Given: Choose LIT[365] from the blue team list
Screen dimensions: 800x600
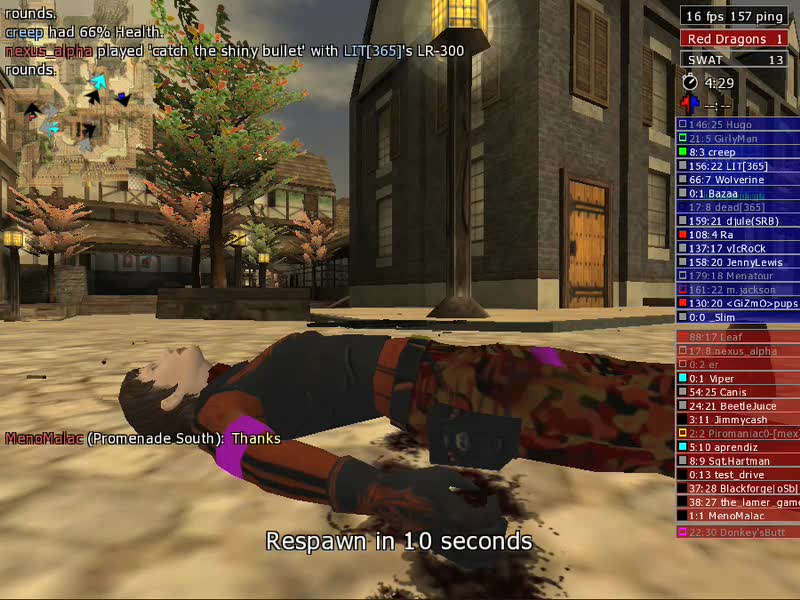Looking at the screenshot, I should (737, 166).
